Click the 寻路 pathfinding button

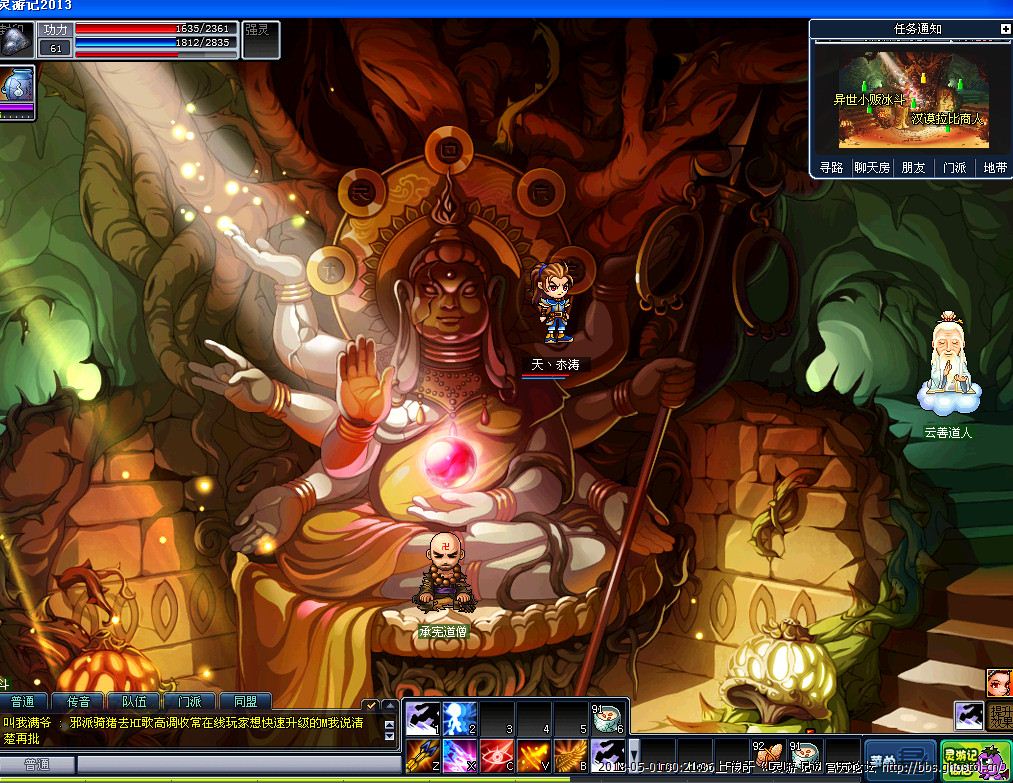(831, 168)
